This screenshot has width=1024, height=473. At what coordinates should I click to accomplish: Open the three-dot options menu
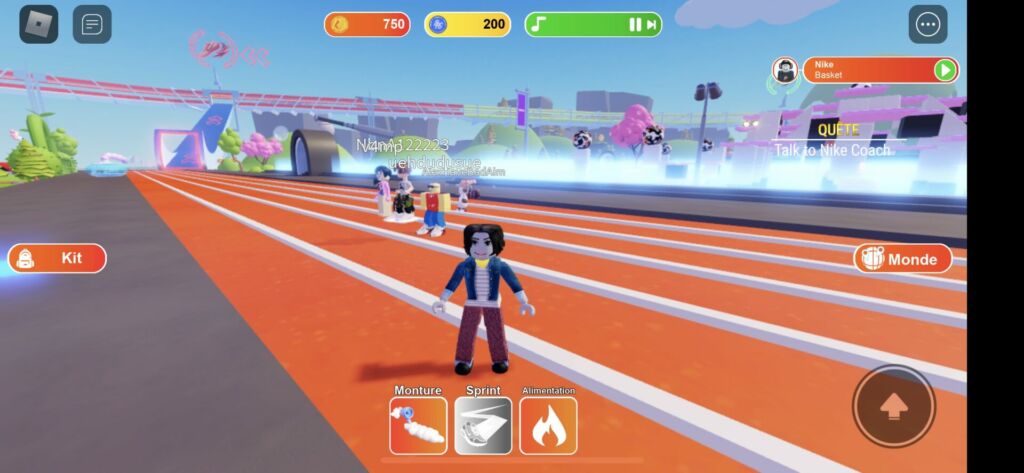coord(927,24)
